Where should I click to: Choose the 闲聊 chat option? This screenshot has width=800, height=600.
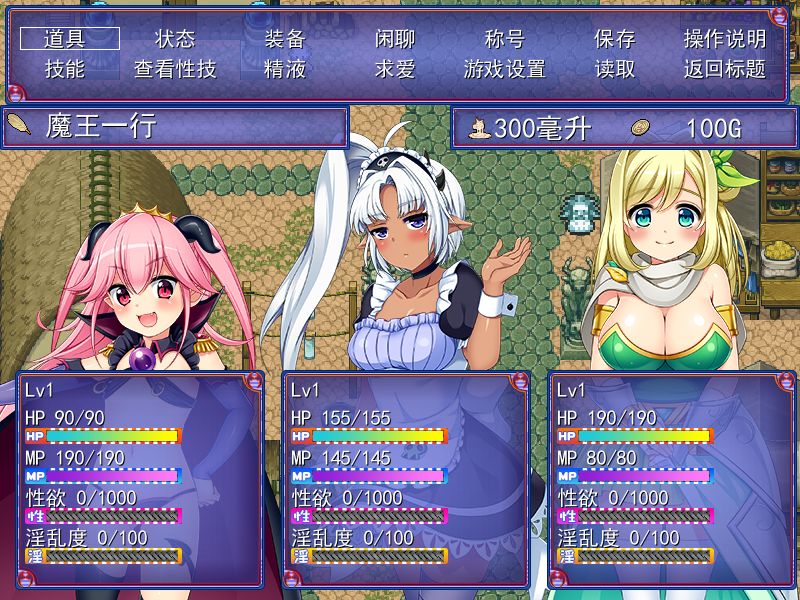[x=395, y=39]
